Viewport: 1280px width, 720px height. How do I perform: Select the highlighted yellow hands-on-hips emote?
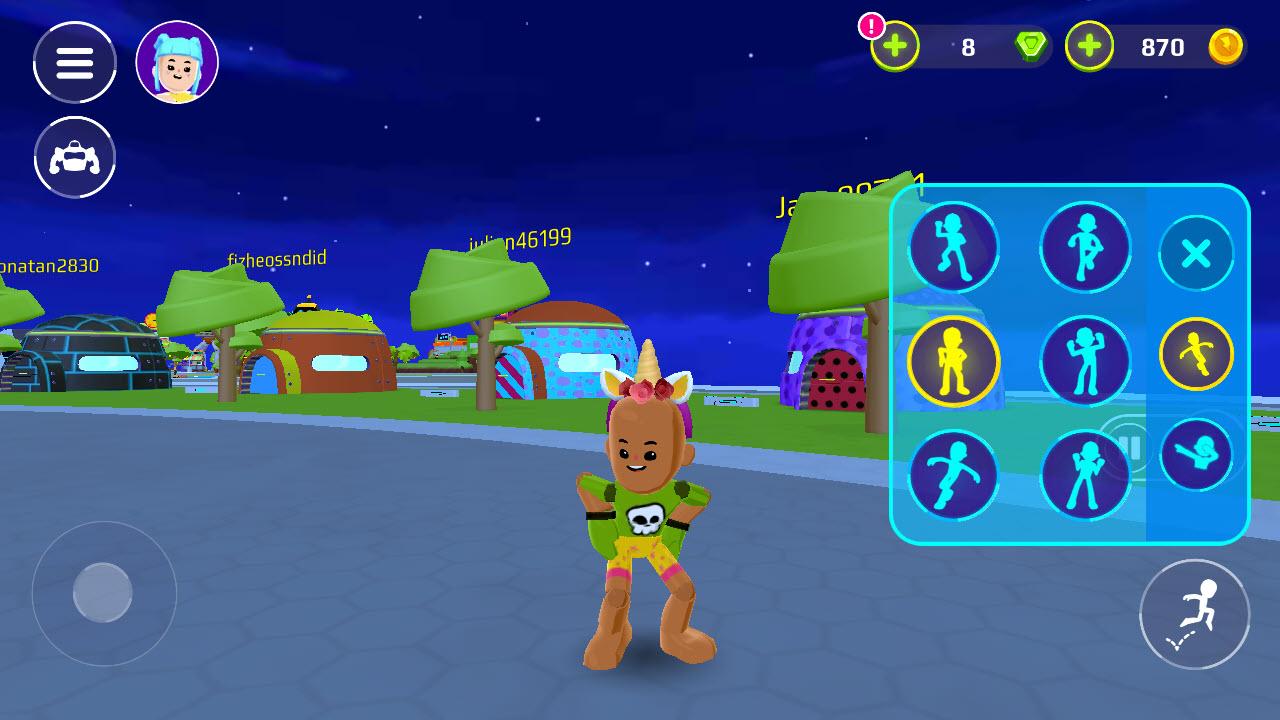[x=953, y=362]
